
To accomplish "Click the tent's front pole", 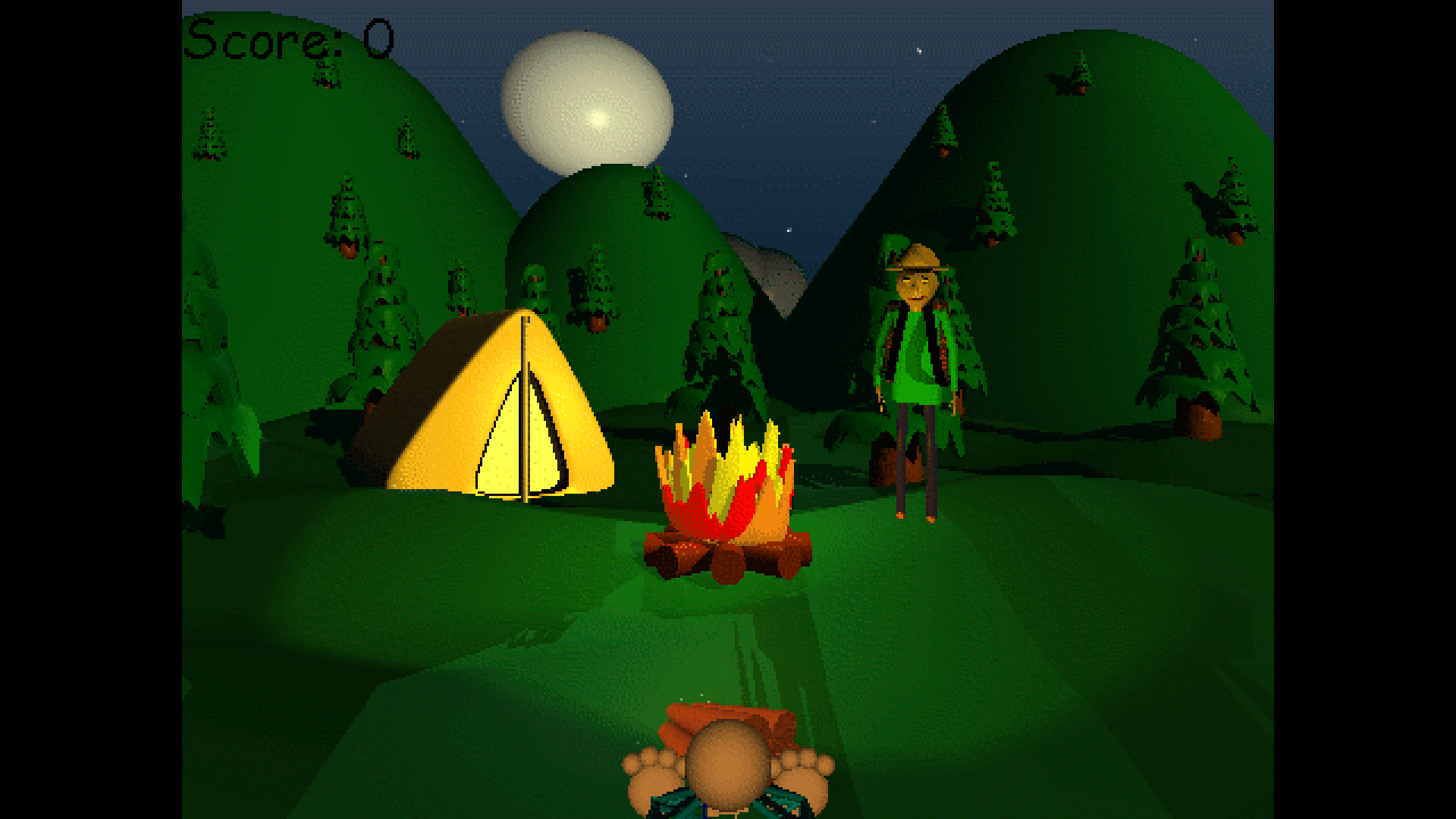I will (x=523, y=409).
